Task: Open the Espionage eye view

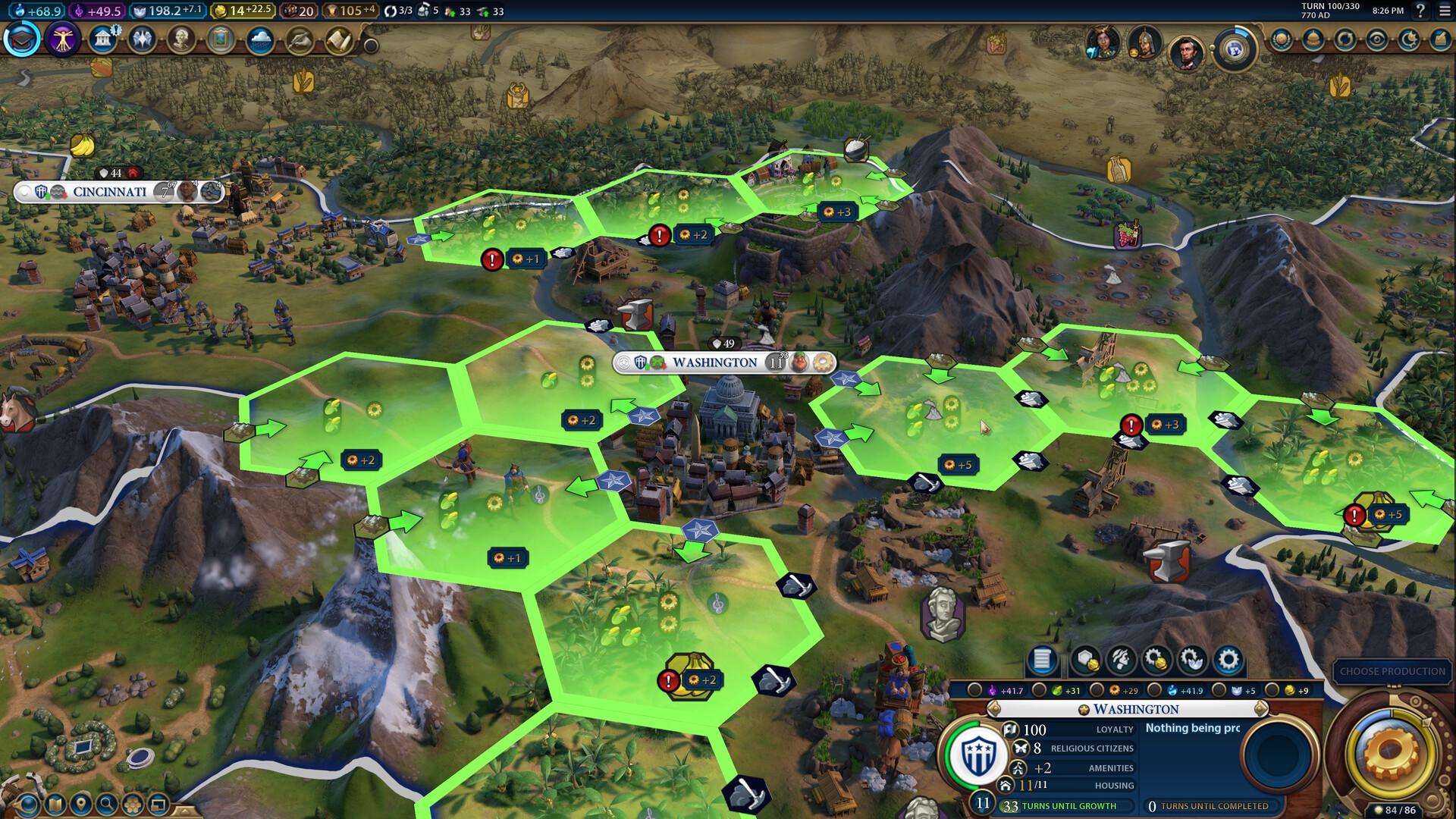Action: 1377,38
